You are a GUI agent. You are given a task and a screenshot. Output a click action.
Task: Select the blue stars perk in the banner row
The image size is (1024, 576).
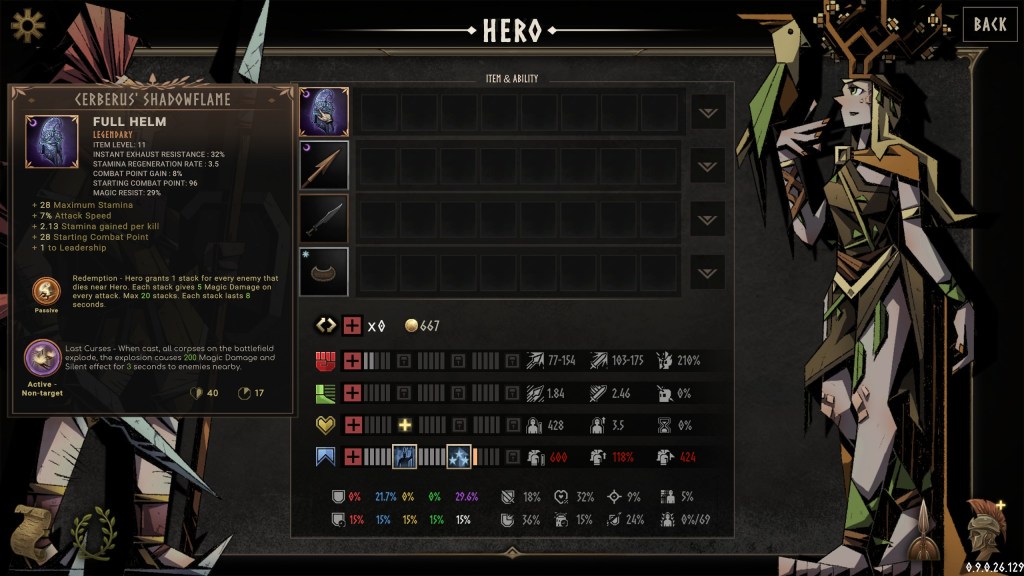point(458,457)
